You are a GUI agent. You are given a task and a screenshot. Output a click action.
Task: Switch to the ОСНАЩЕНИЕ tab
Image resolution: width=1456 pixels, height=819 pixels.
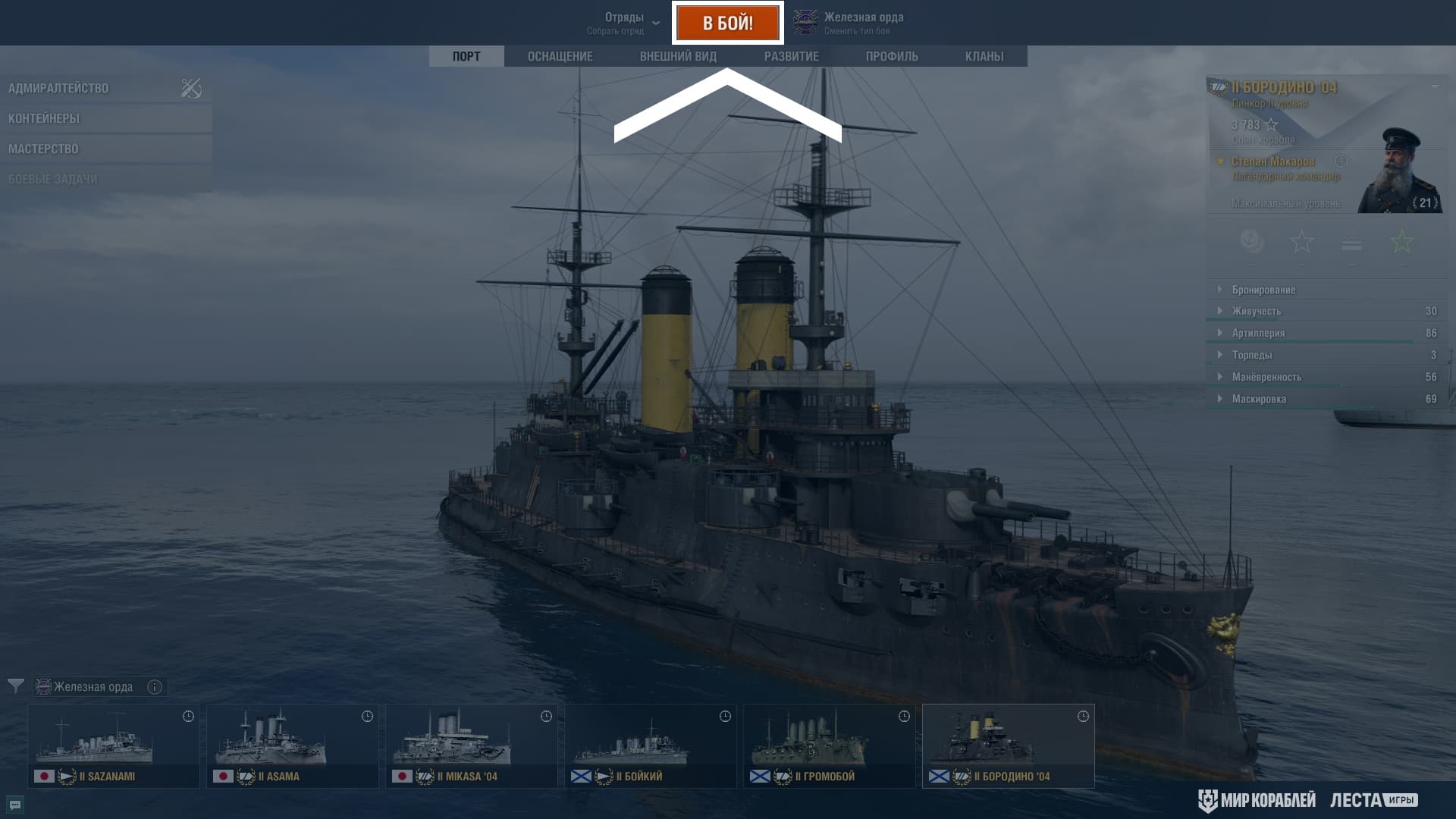(560, 56)
